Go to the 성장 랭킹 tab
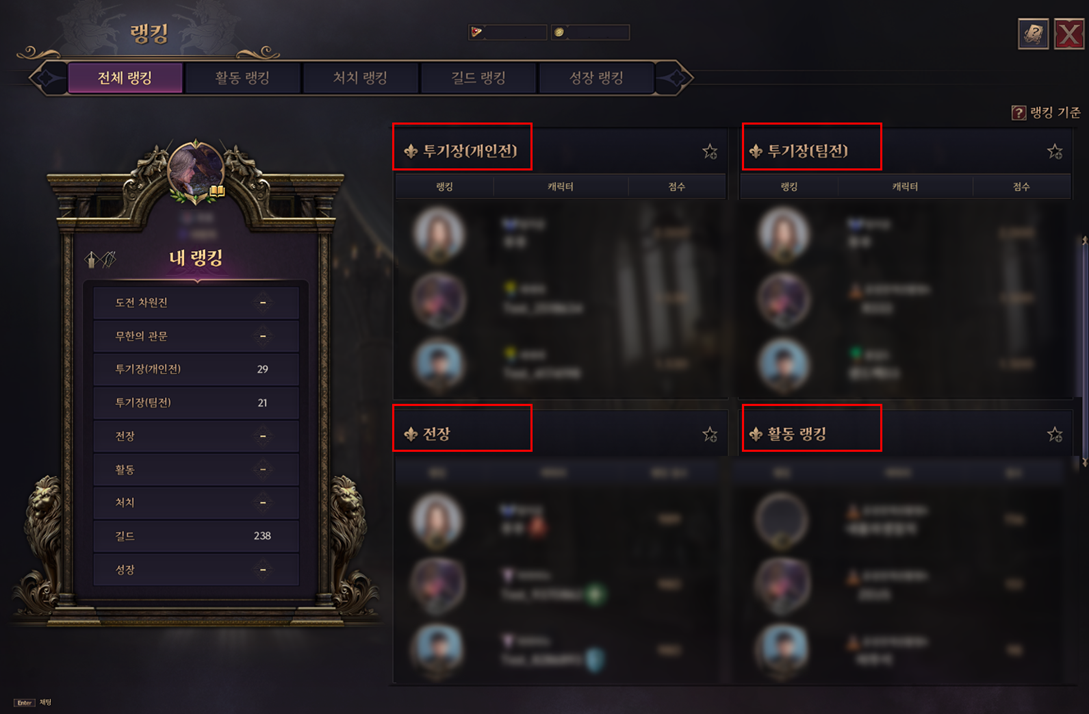 [596, 78]
